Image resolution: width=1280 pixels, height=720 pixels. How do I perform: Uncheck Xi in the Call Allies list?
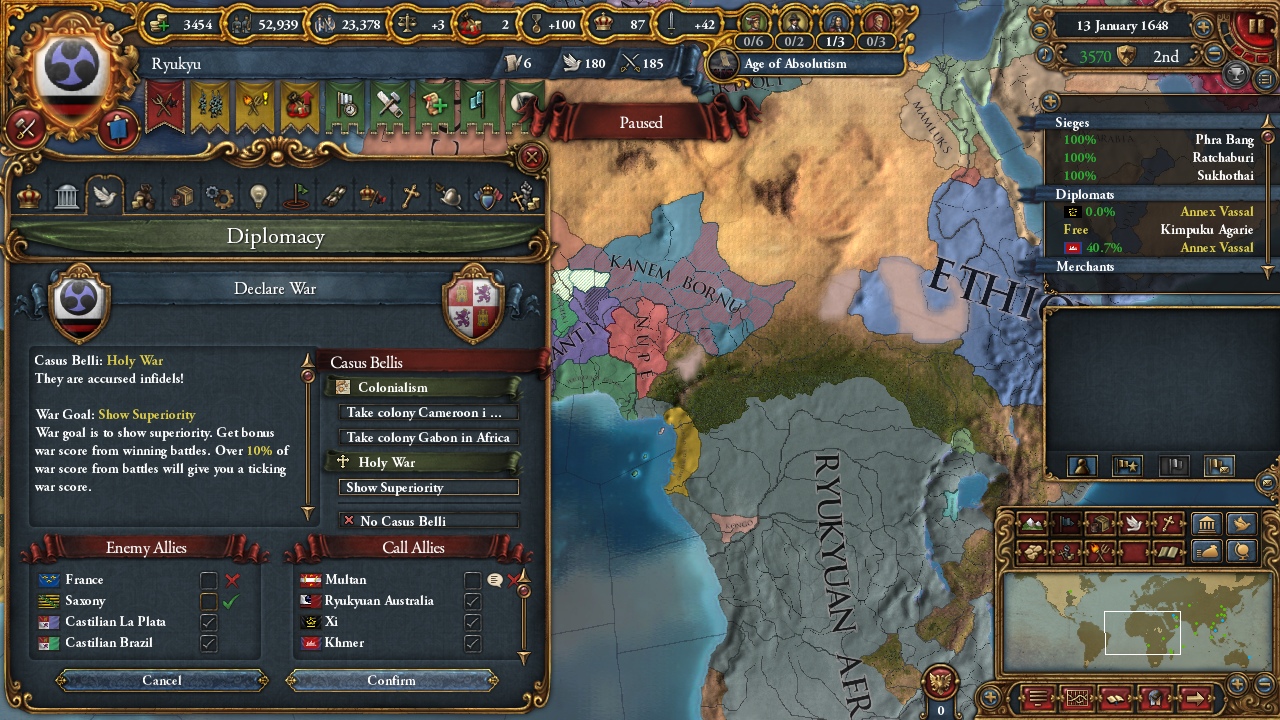tap(470, 622)
